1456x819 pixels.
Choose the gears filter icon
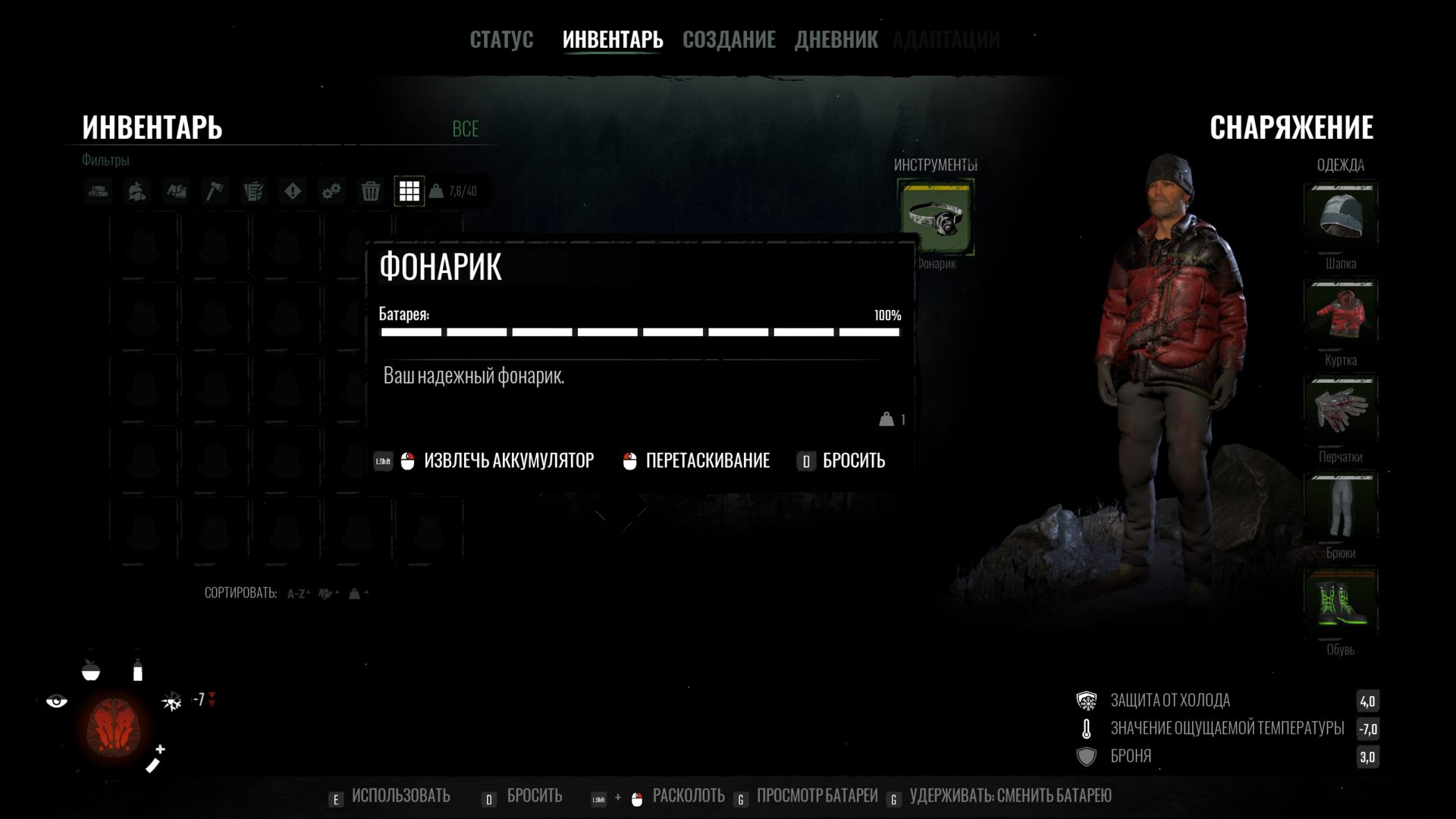tap(331, 191)
